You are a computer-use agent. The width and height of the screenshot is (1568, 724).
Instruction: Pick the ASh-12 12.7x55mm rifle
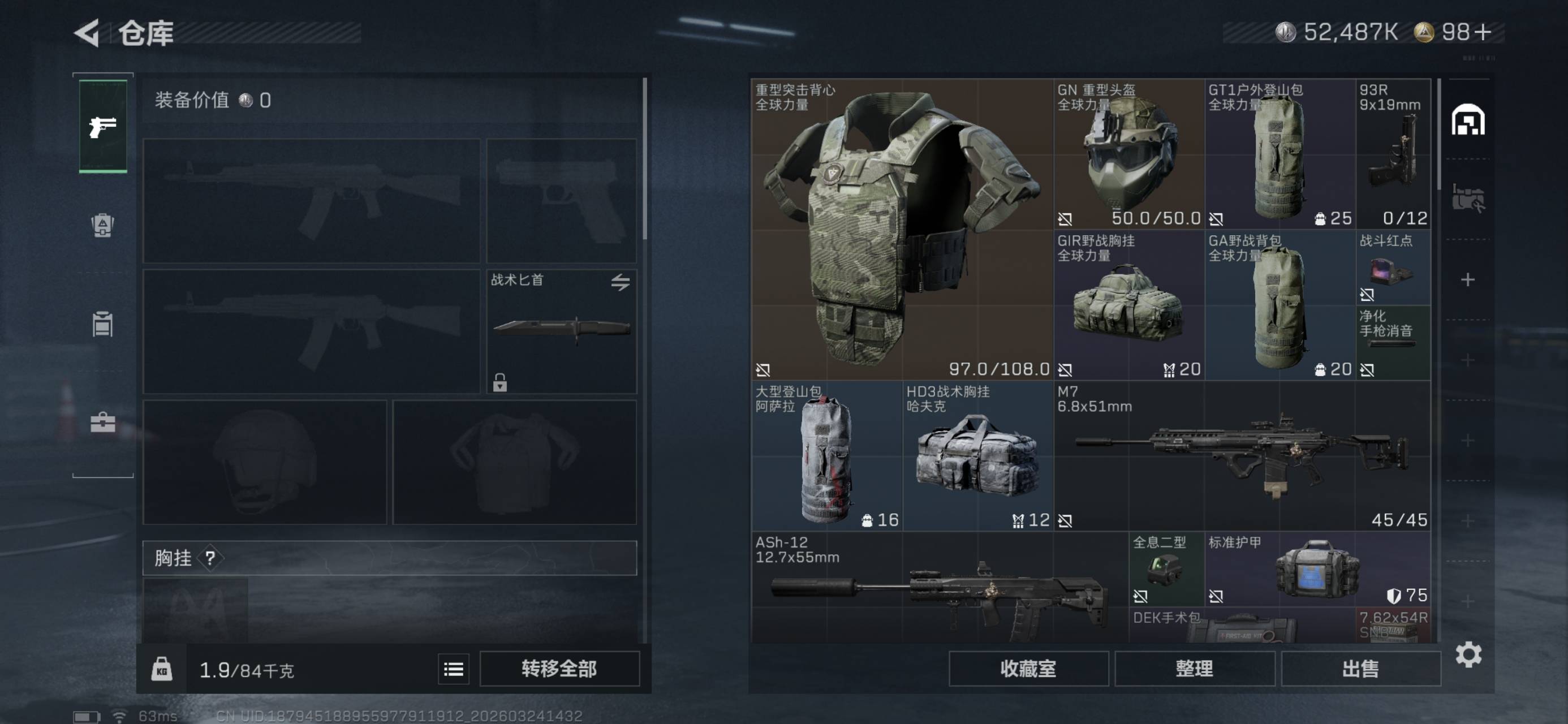coord(940,588)
